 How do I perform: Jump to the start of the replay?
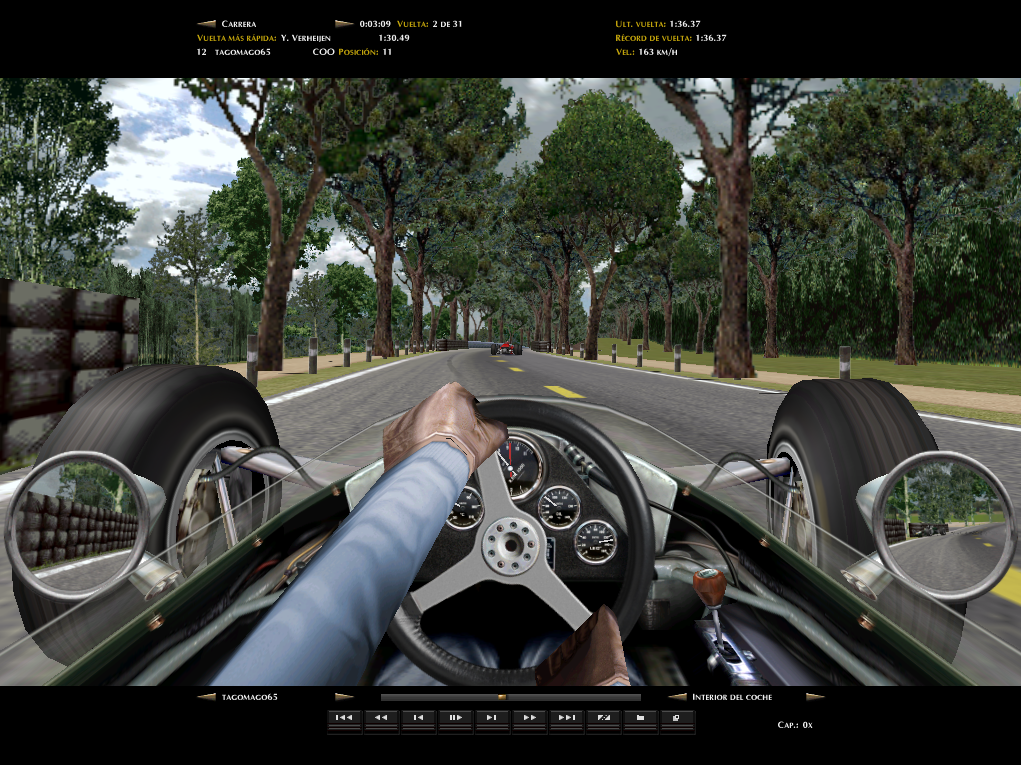point(344,717)
